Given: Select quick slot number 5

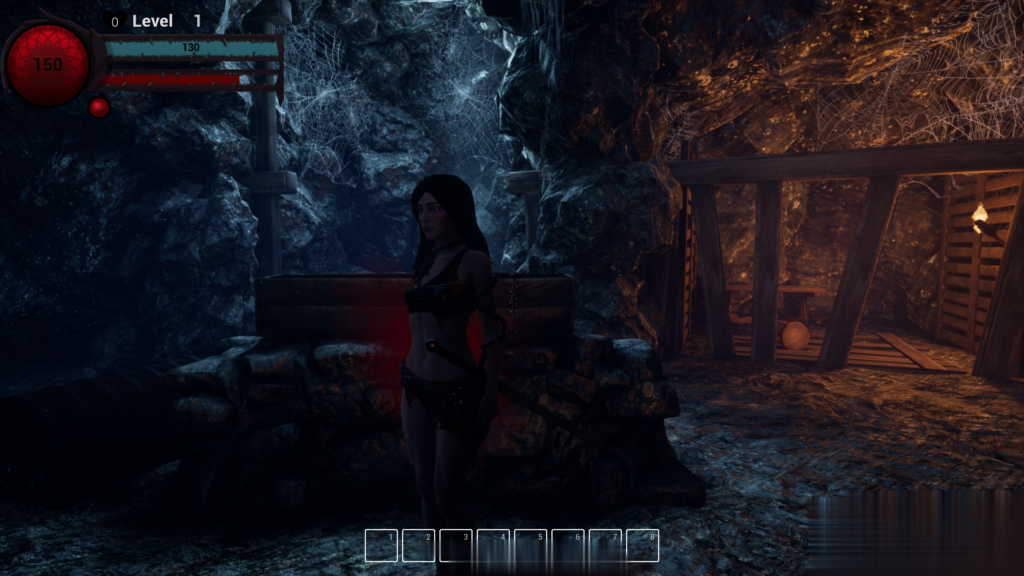Looking at the screenshot, I should [x=530, y=545].
